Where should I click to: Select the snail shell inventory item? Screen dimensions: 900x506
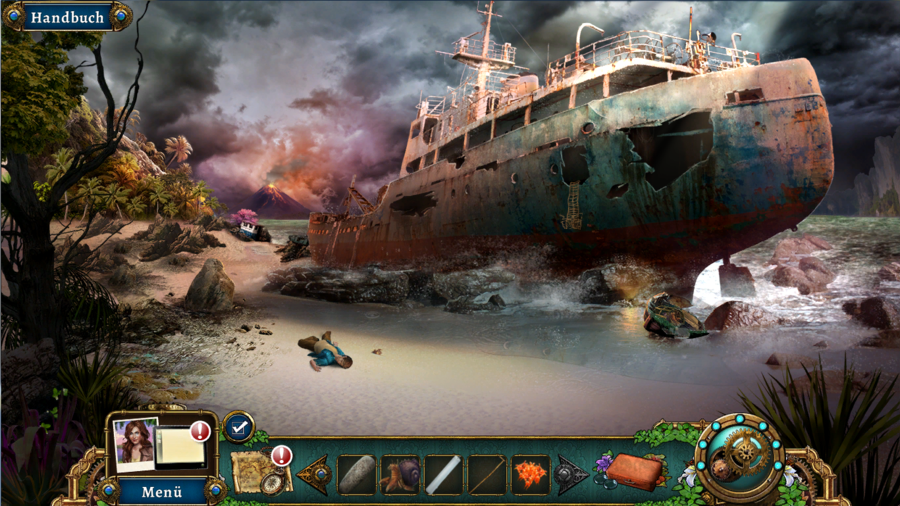(401, 474)
